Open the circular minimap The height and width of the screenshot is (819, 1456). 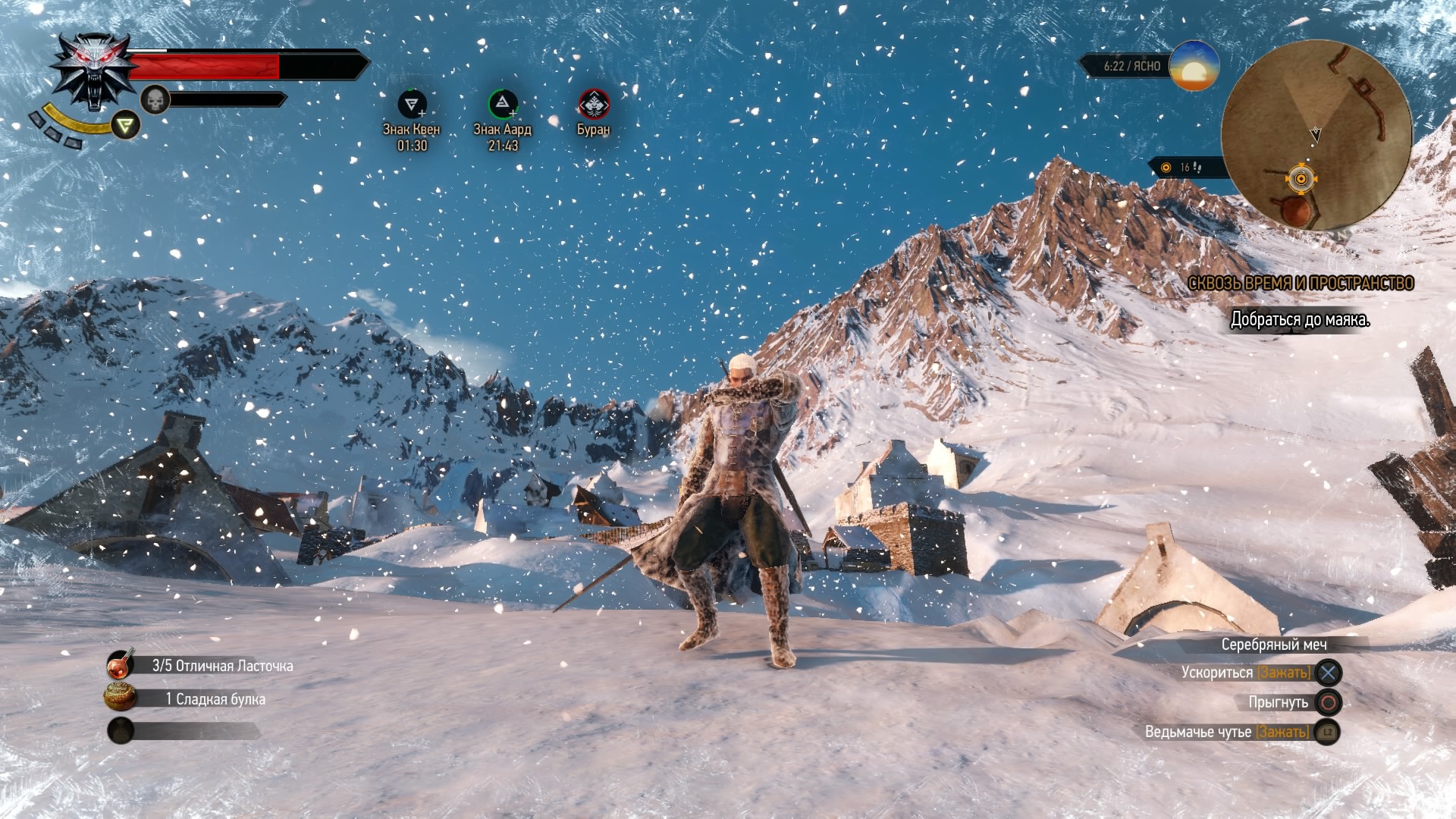point(1316,135)
